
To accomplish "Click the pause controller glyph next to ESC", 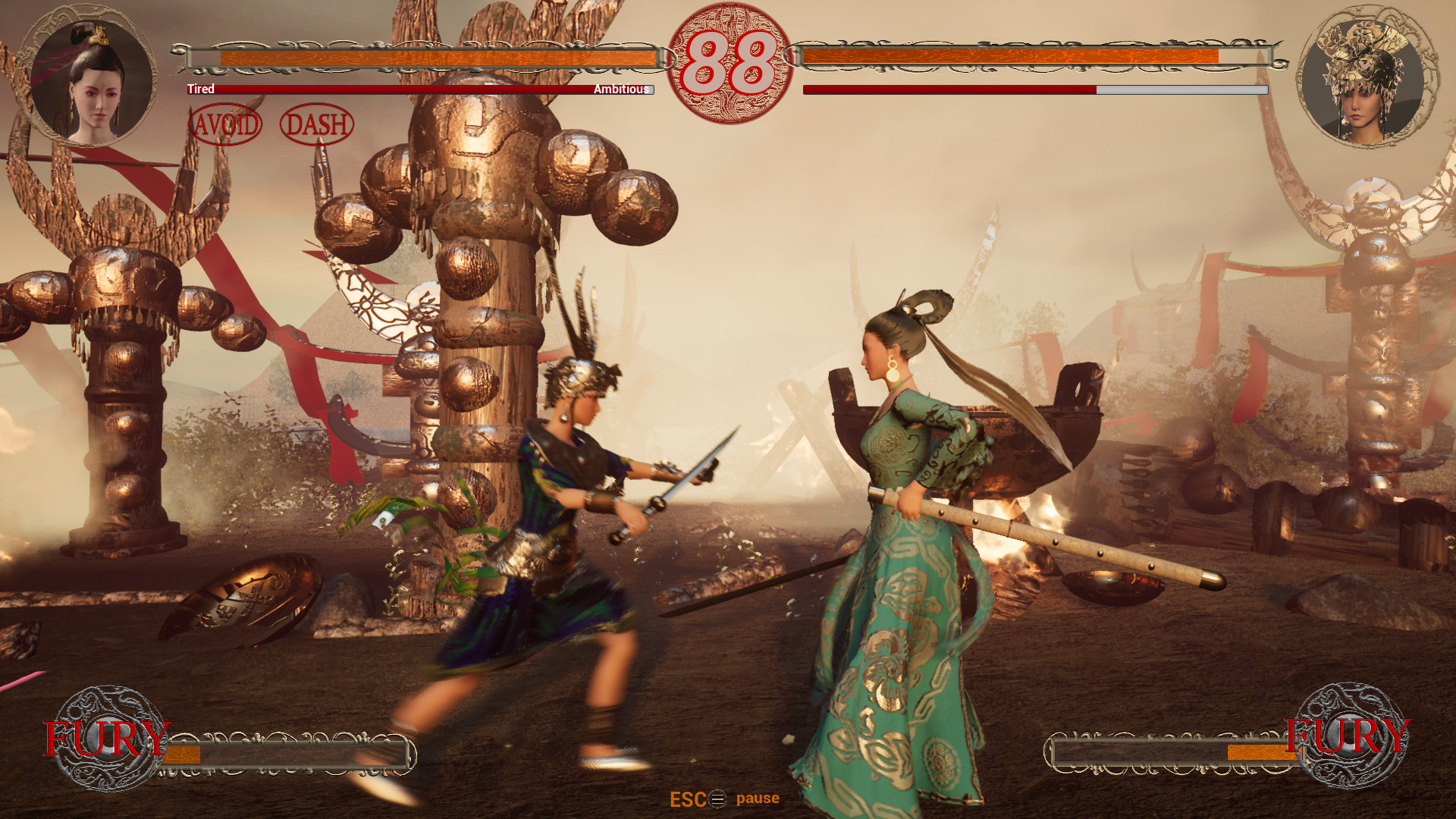I will pyautogui.click(x=717, y=798).
